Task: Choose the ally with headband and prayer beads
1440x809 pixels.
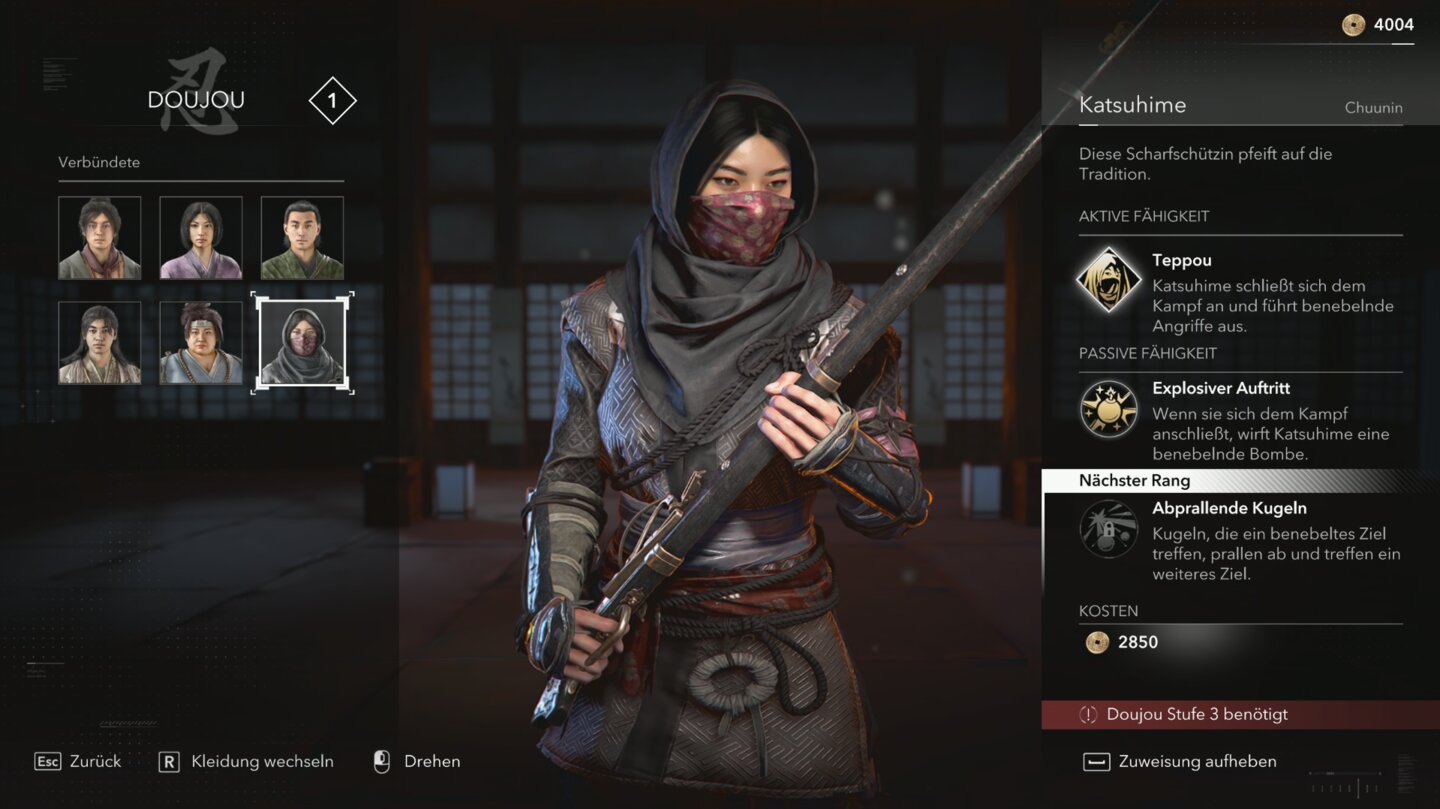Action: pyautogui.click(x=201, y=342)
